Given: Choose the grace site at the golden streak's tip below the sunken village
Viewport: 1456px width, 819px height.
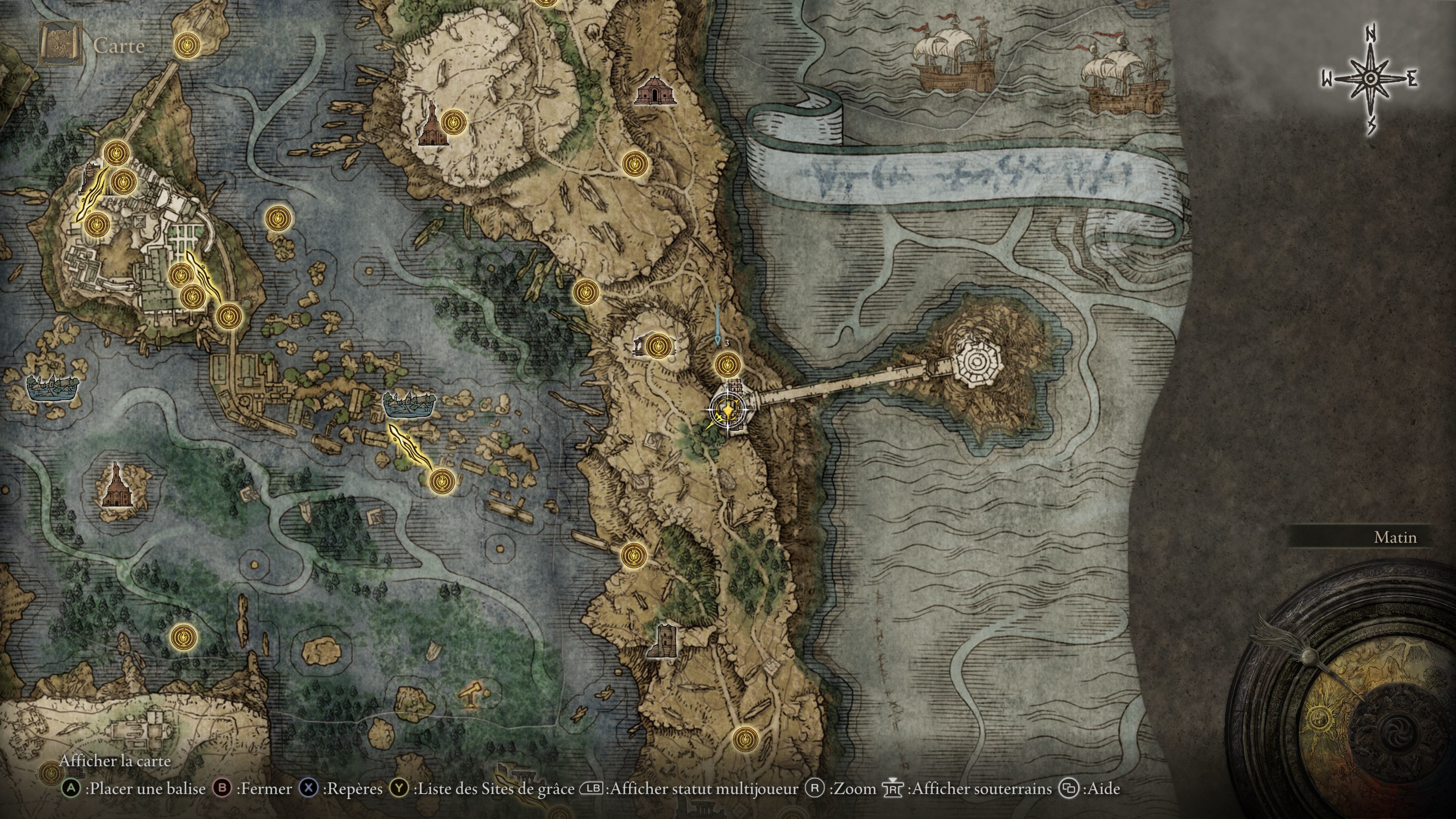Looking at the screenshot, I should pos(441,481).
